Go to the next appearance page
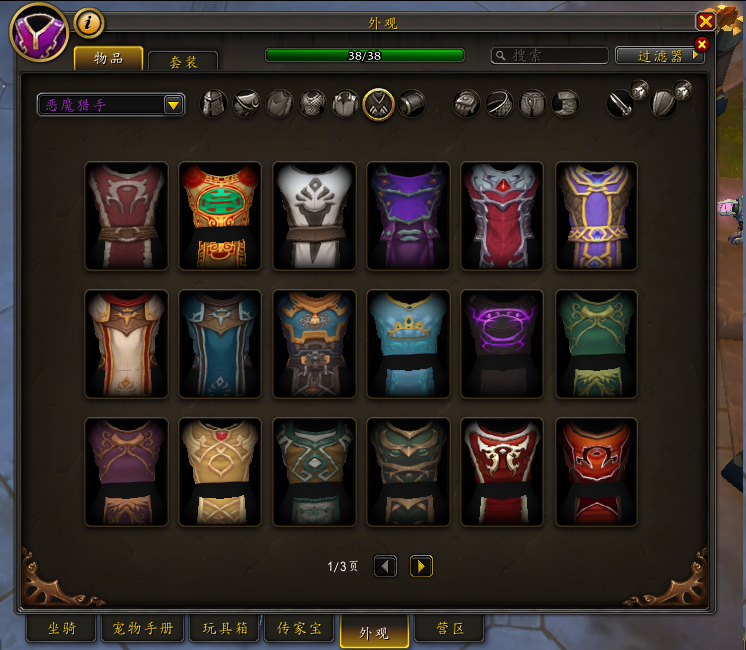This screenshot has height=650, width=746. [x=421, y=566]
